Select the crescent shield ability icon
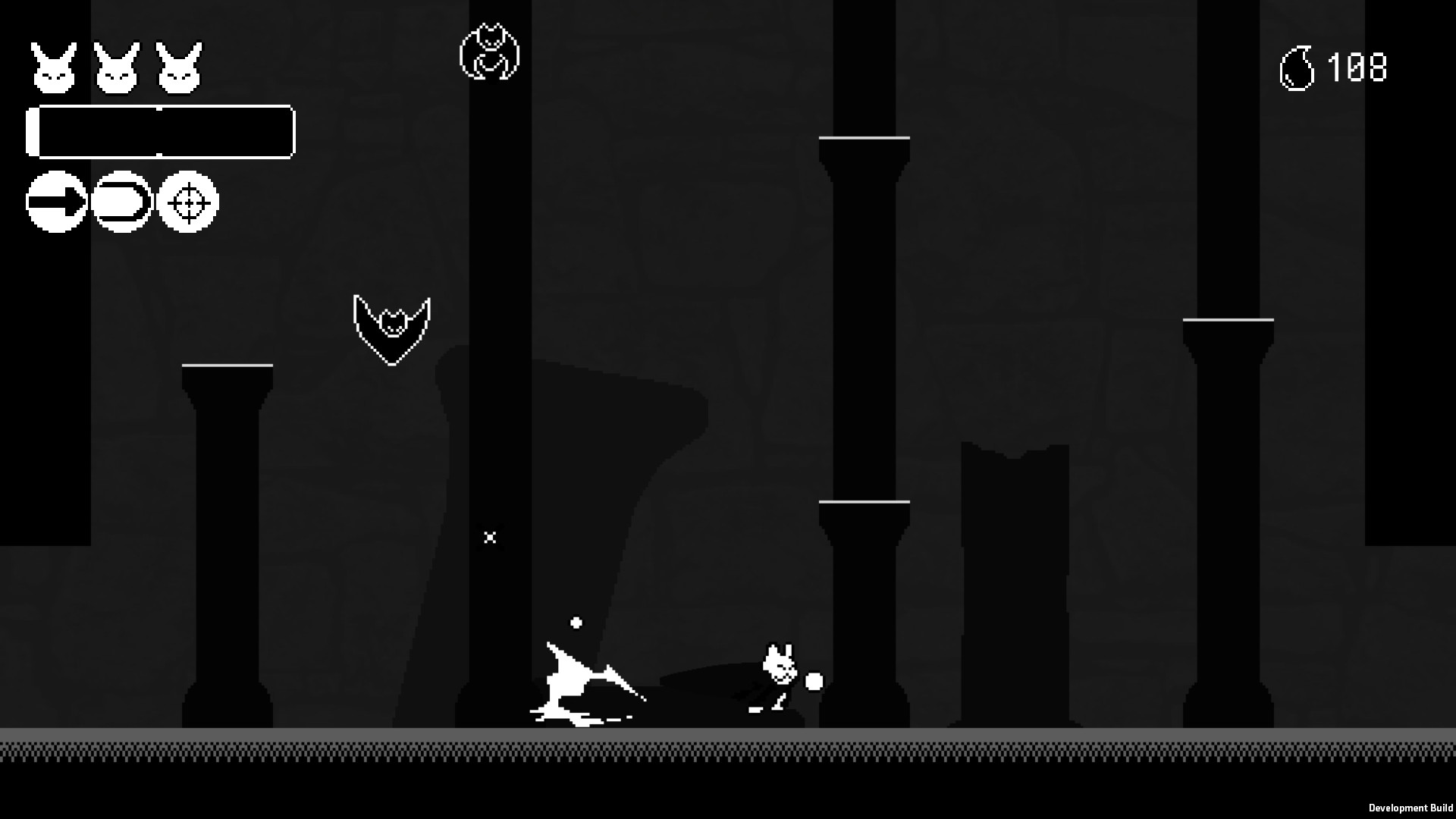The height and width of the screenshot is (819, 1456). [x=121, y=201]
